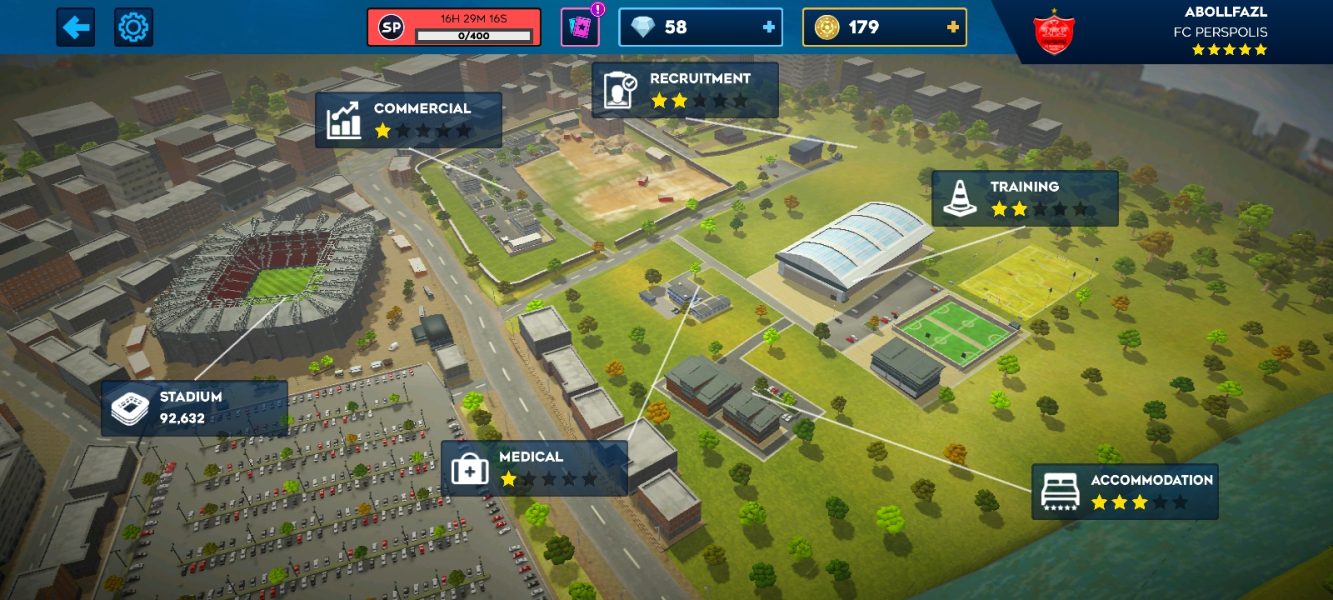Buy more coins with the plus button

[953, 27]
